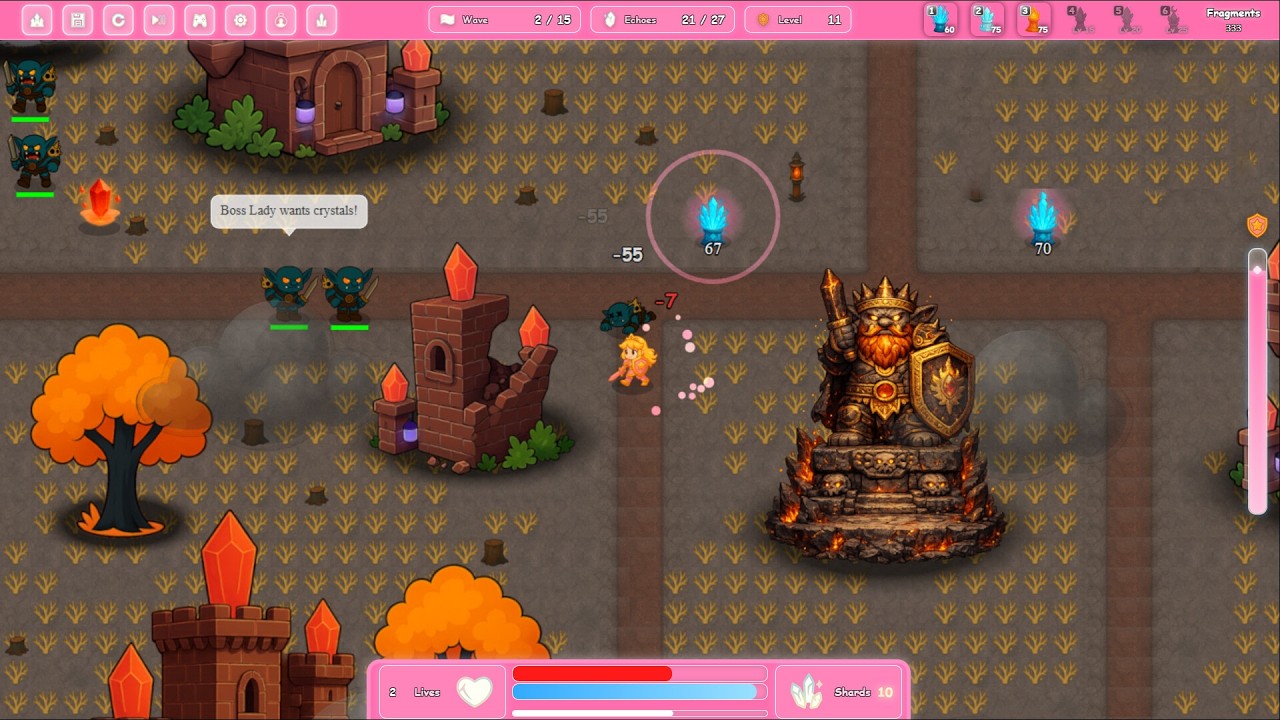Screen dimensions: 1280x720
Task: Click the Echoes 21/27 counter
Action: [661, 18]
